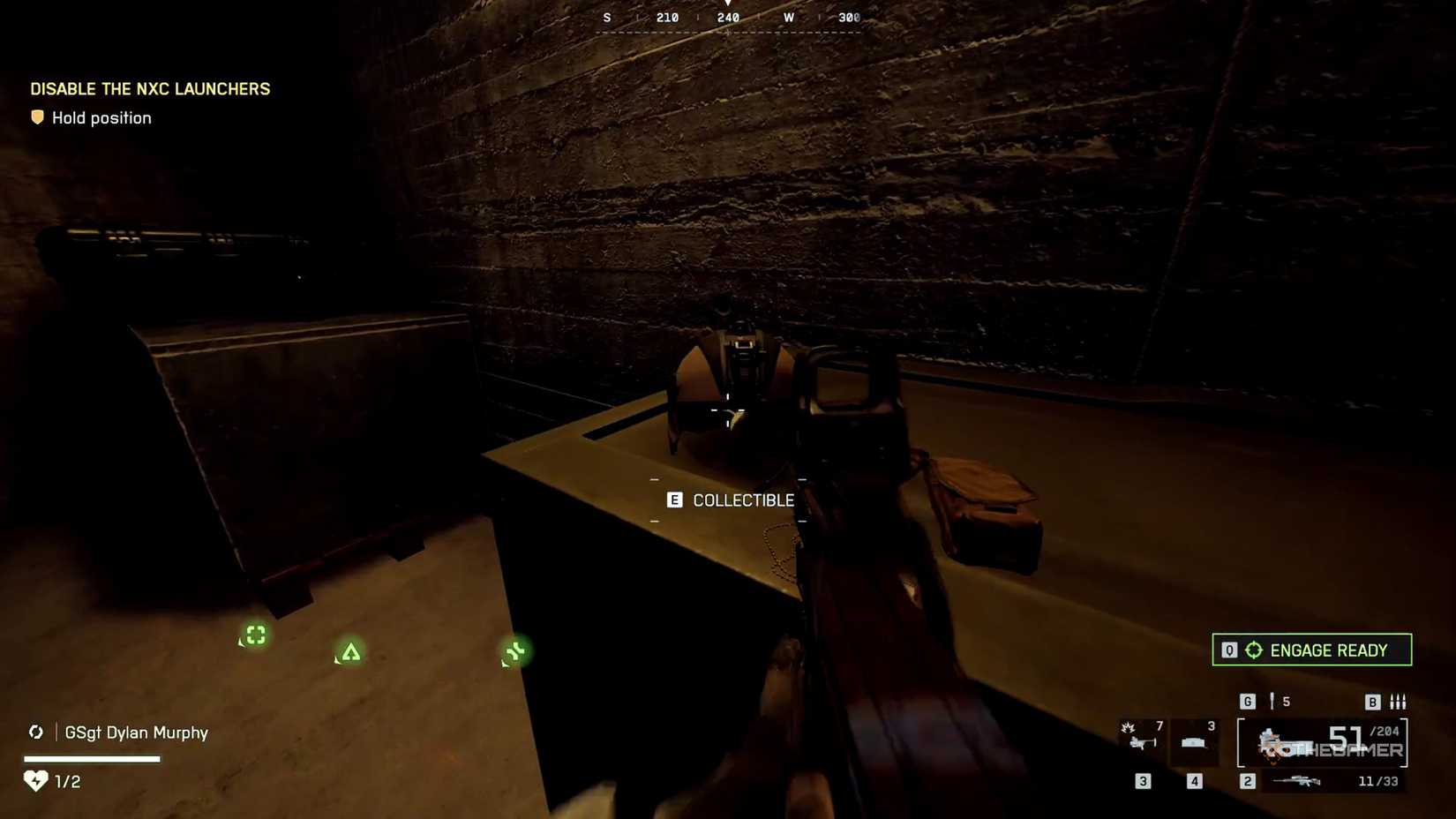Click GSgt Dylan Murphy's health bar
The image size is (1456, 819).
93,758
